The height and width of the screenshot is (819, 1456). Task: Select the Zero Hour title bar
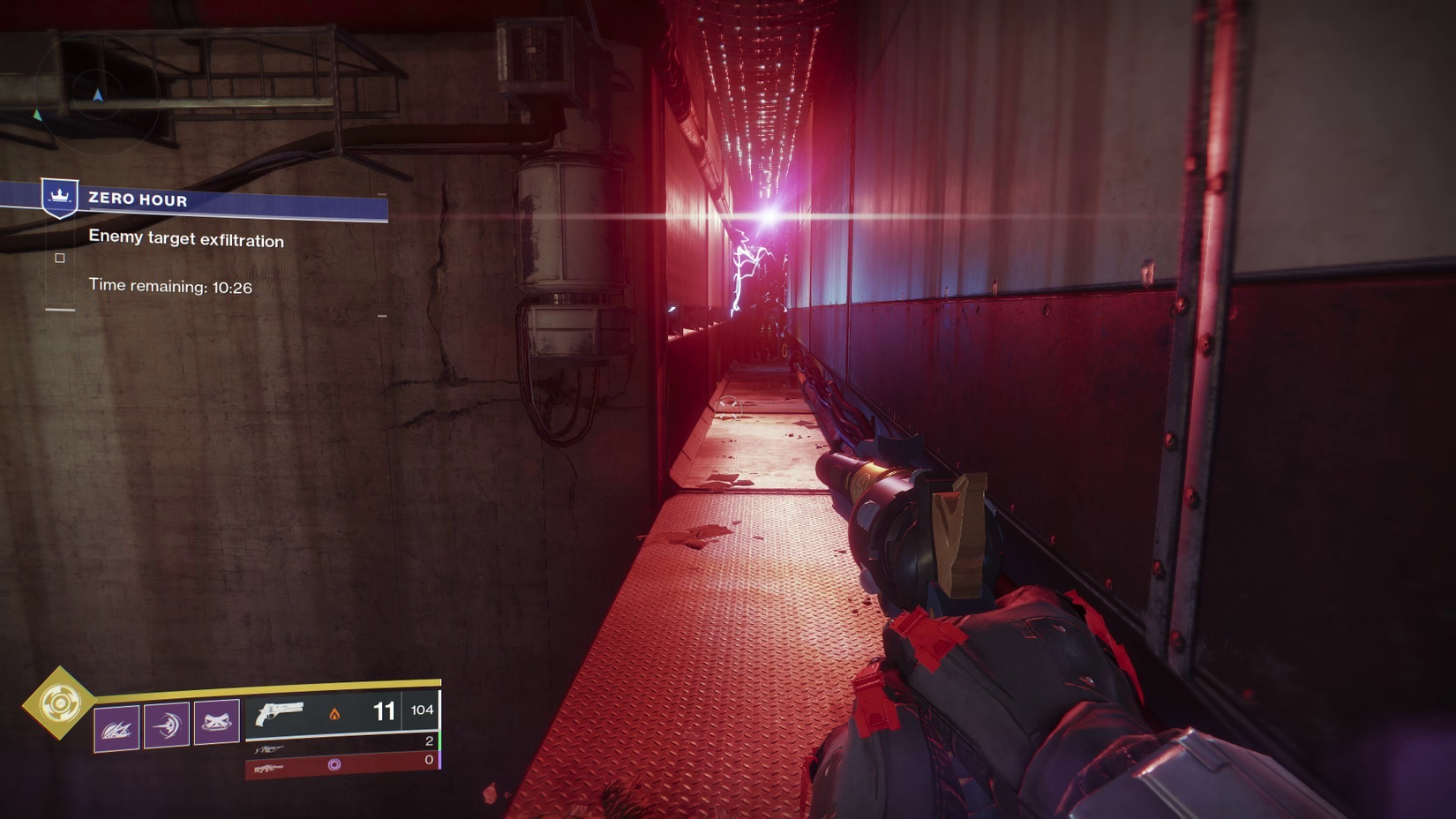(137, 199)
